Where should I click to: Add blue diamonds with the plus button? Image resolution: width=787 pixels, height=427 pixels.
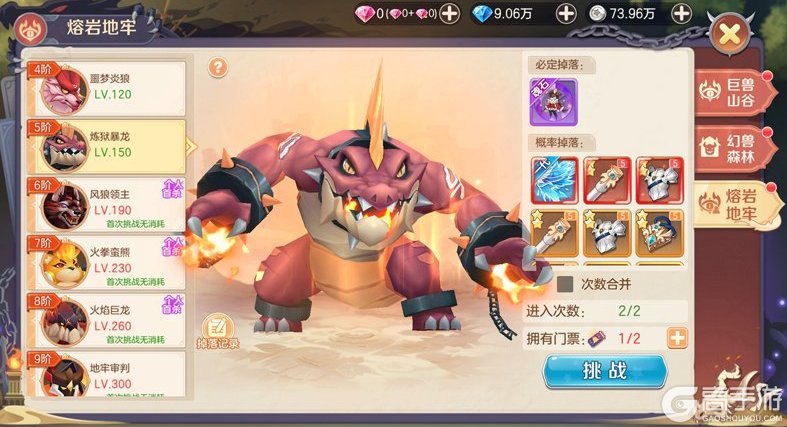[566, 13]
